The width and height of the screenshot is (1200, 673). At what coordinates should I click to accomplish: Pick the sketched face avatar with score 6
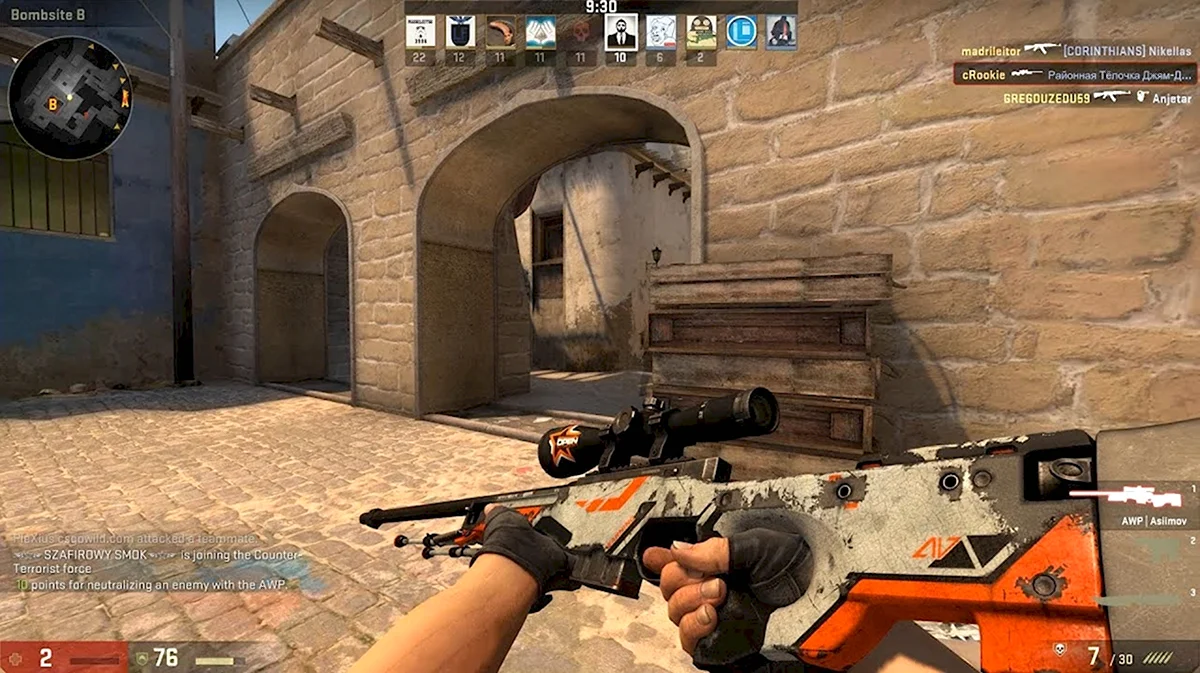[x=660, y=33]
